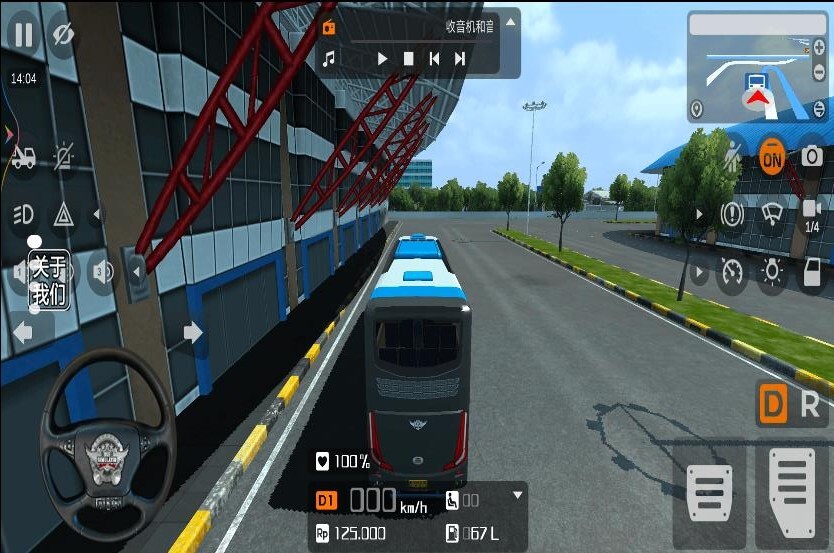Open the bus door
834x553 pixels.
coord(812,272)
